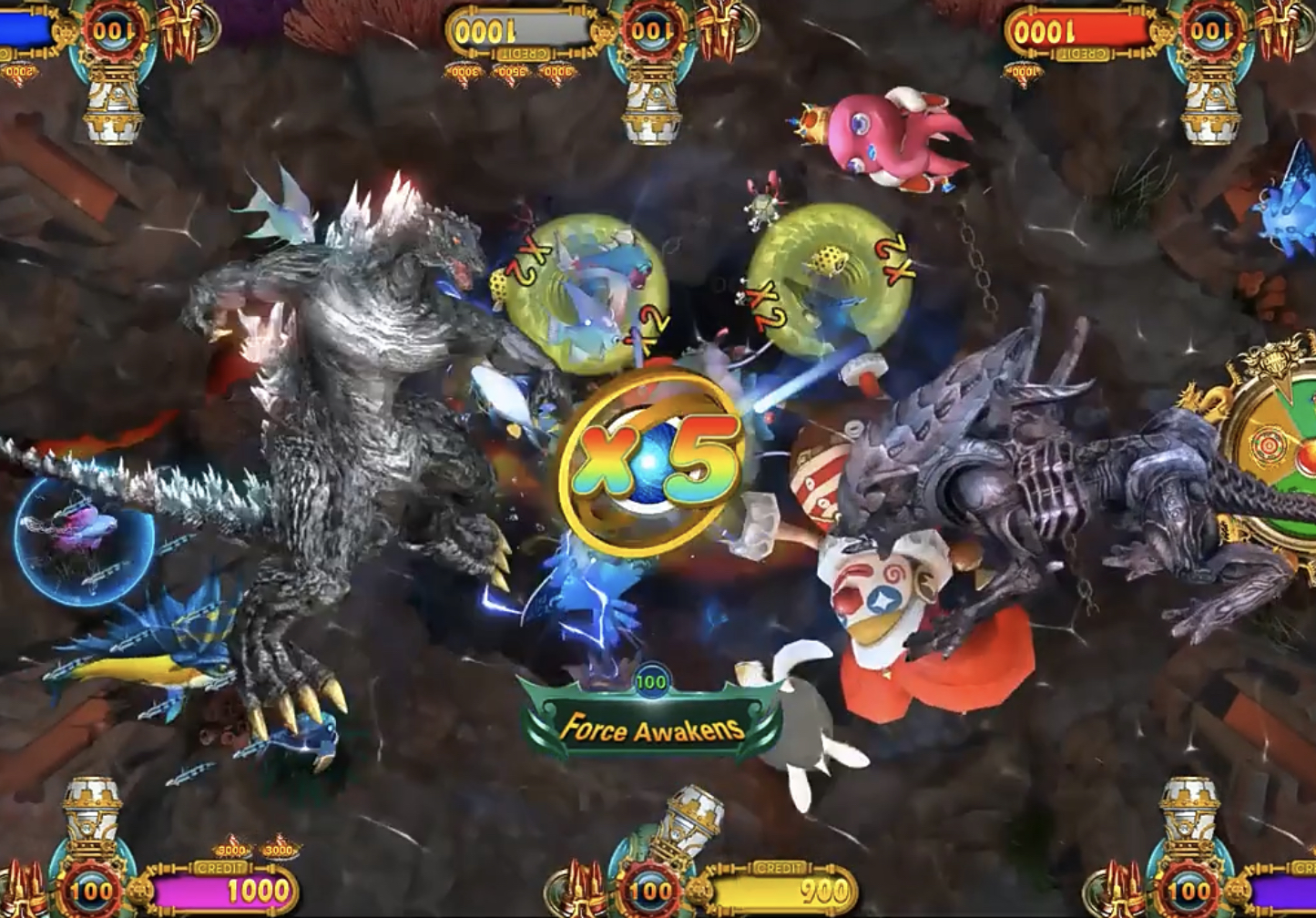Image resolution: width=1316 pixels, height=918 pixels.
Task: Tap the 100 bet gear by the purple 1000 credit panel
Action: [92, 890]
